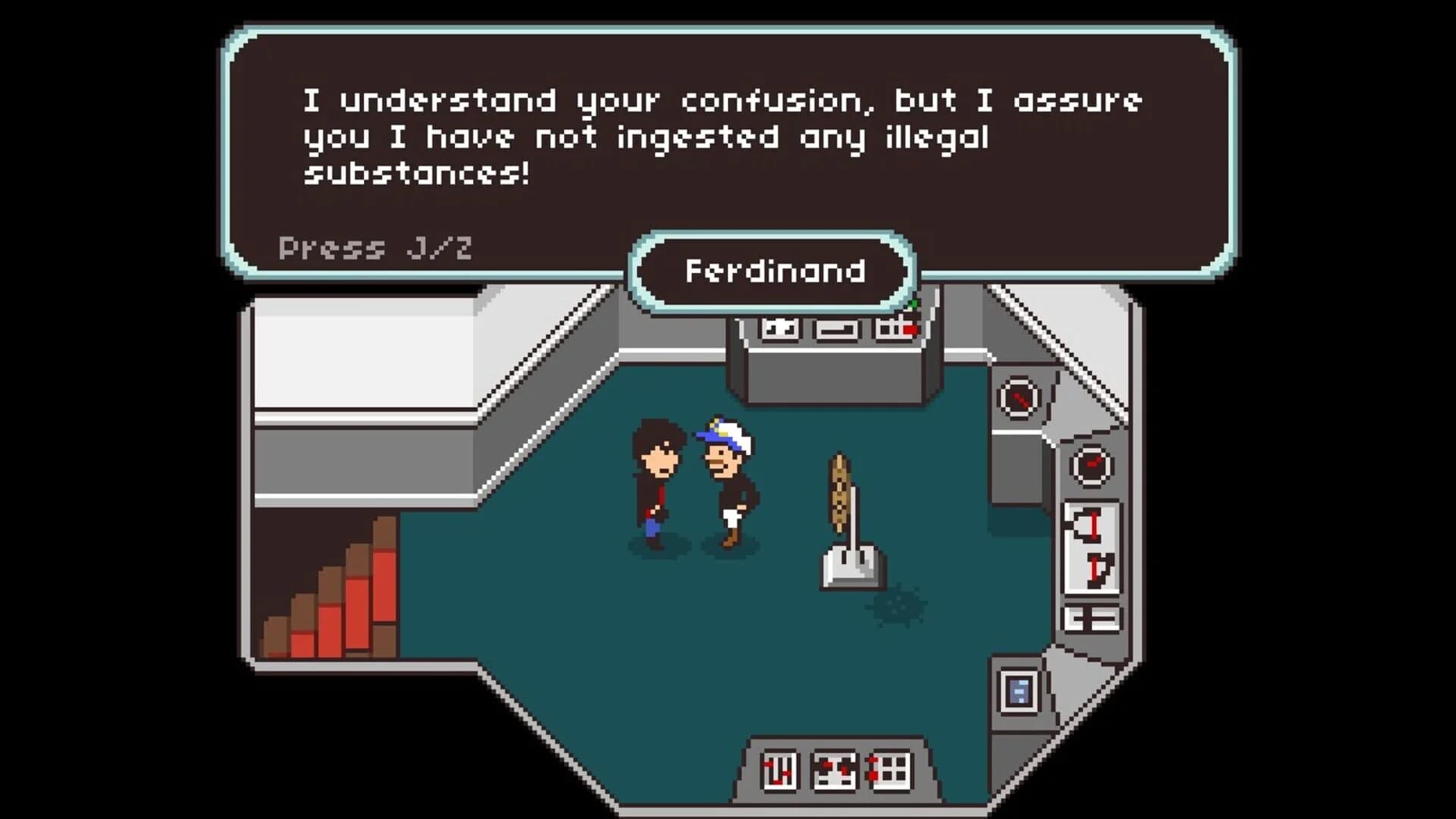
Task: Click the leftmost panel on the bottom console
Action: point(780,771)
